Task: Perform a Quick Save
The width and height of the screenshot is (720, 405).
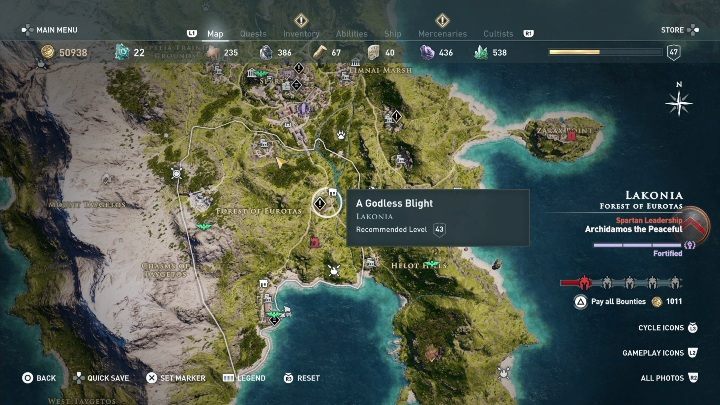Action: tap(105, 378)
